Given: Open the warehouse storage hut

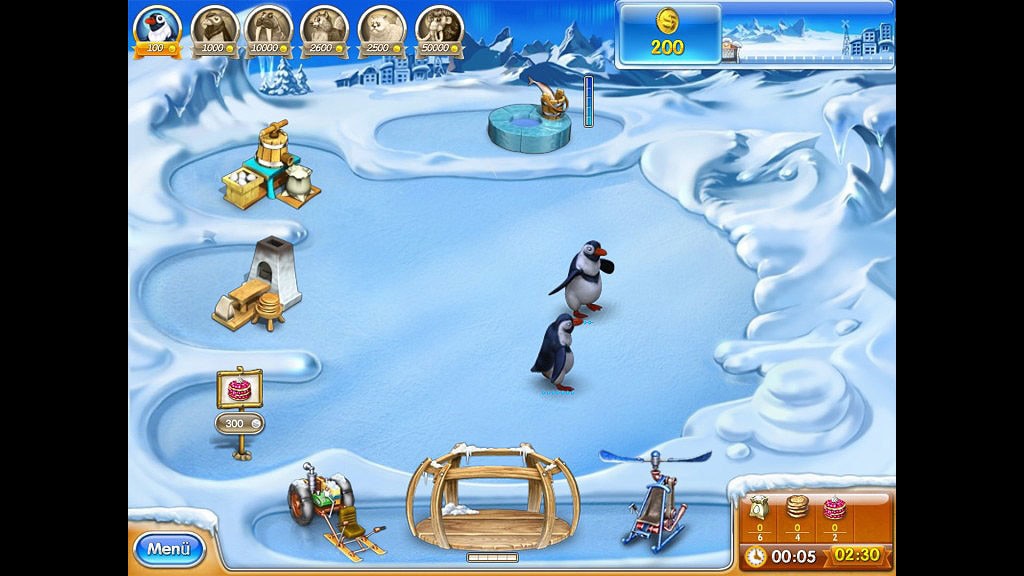Looking at the screenshot, I should click(x=492, y=497).
